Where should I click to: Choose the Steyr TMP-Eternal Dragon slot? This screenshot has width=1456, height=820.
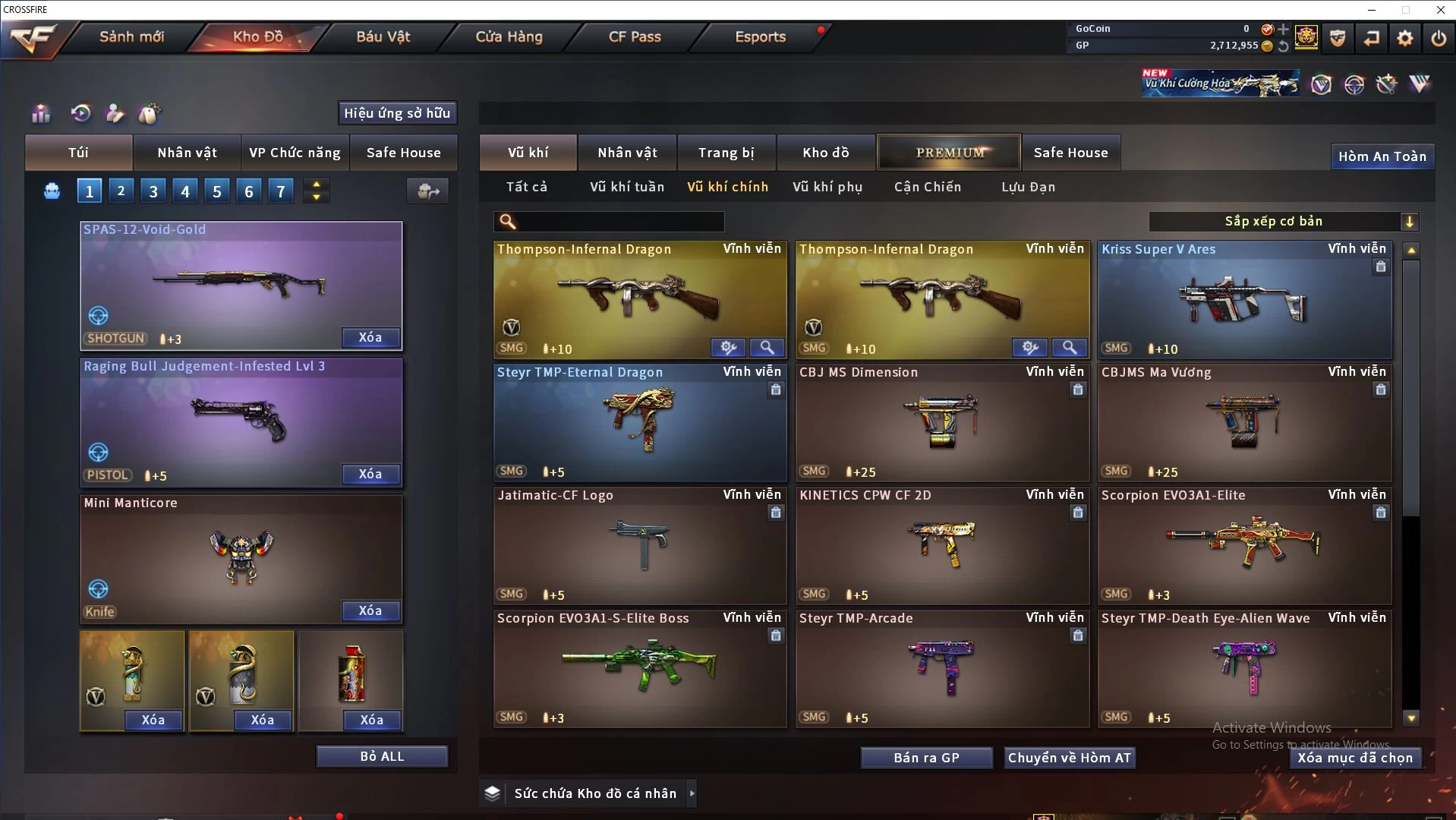(639, 423)
